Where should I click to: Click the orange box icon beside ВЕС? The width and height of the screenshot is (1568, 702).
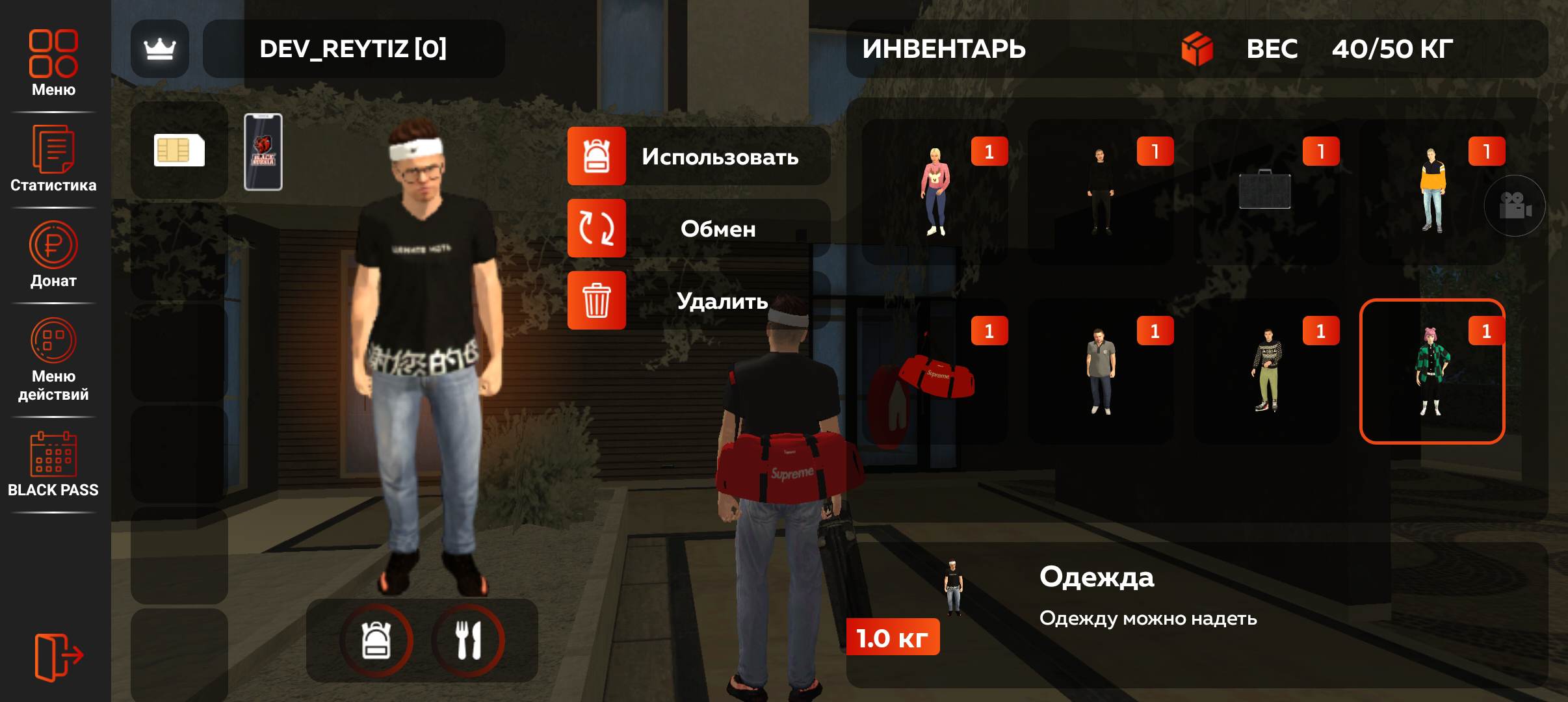1198,48
